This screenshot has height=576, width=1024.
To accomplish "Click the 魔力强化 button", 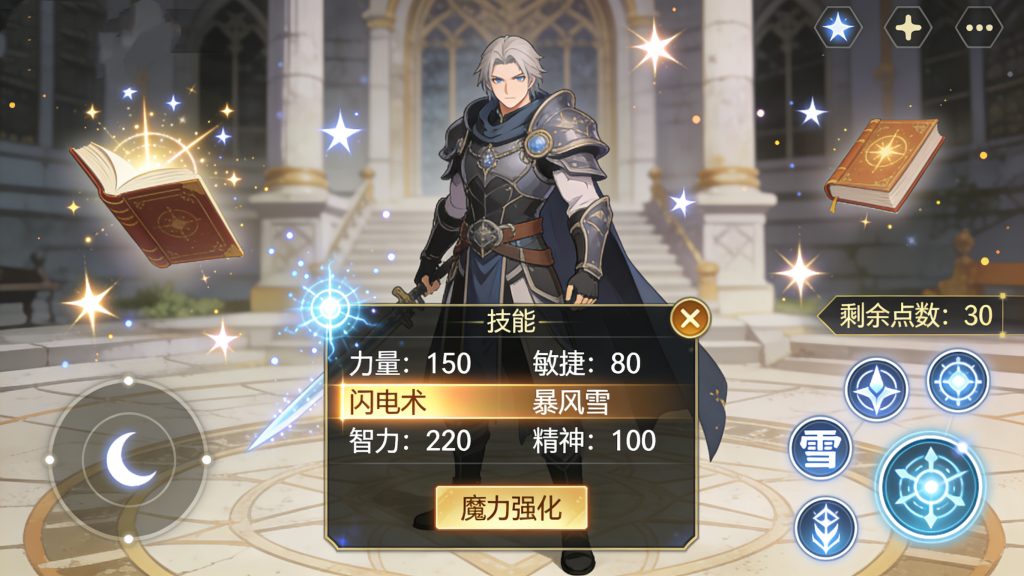I will (x=511, y=508).
